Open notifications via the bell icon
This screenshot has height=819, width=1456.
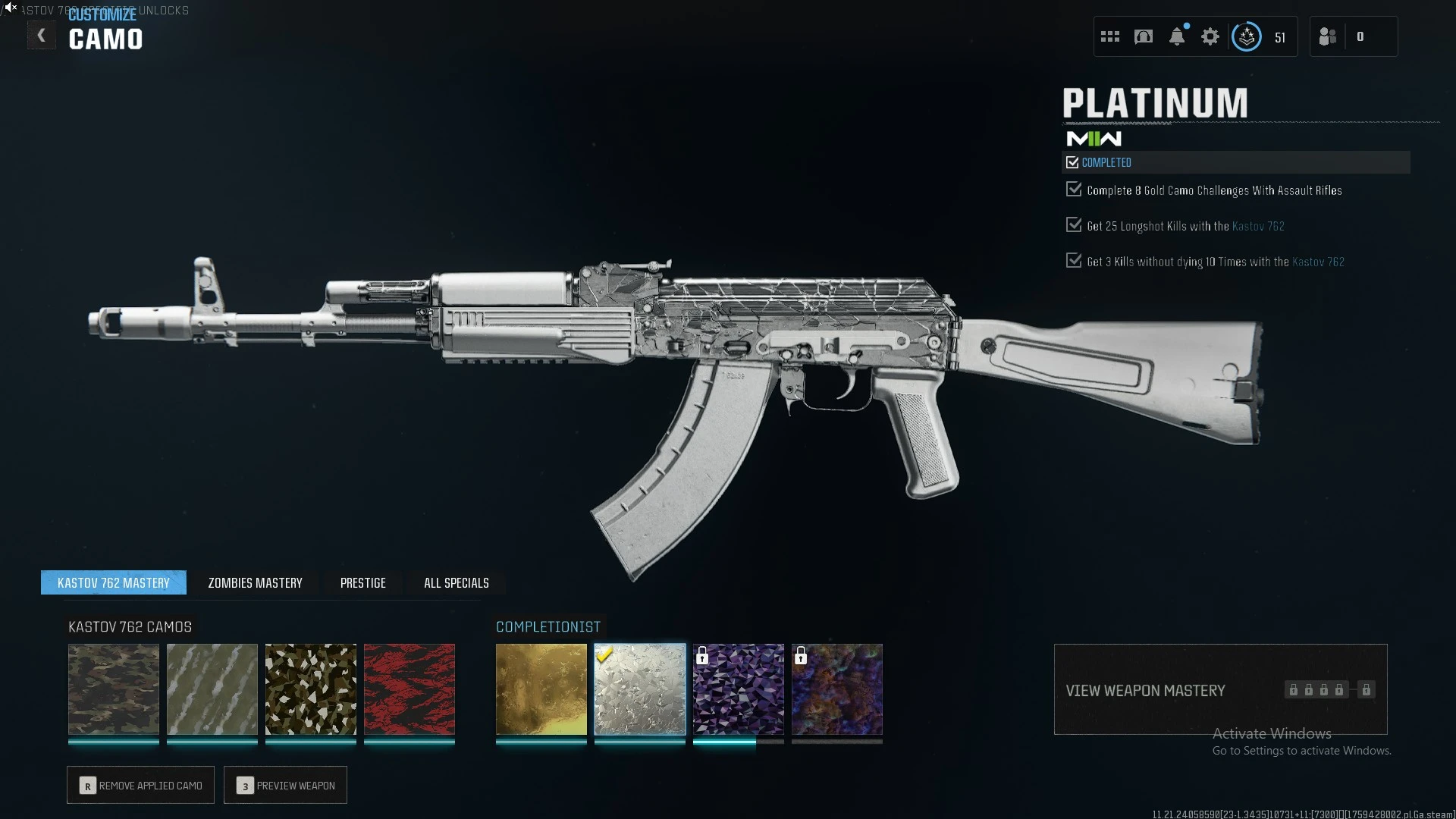pos(1177,36)
